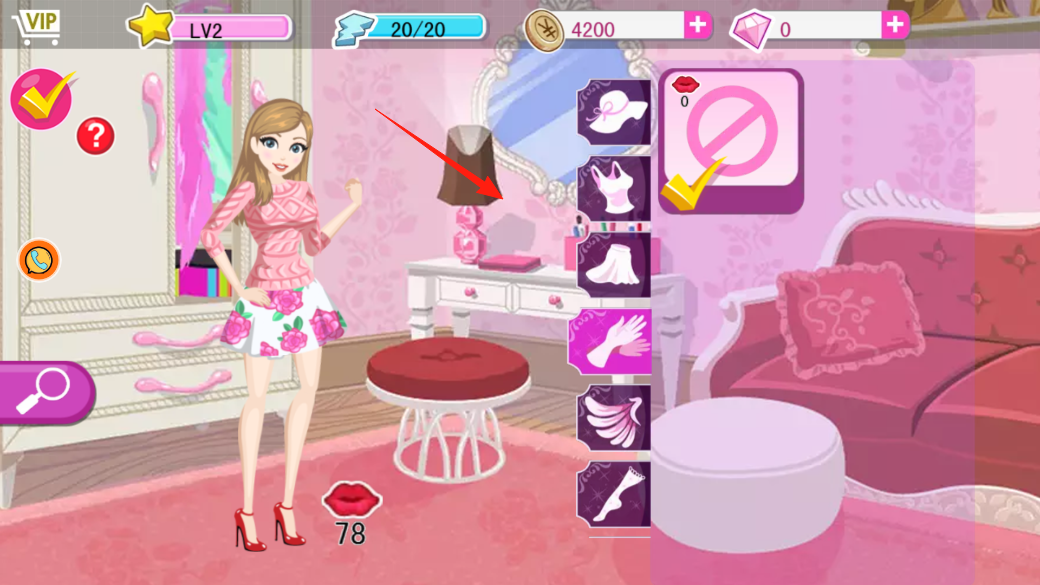Add diamonds with the plus button
The height and width of the screenshot is (585, 1040).
[x=895, y=25]
